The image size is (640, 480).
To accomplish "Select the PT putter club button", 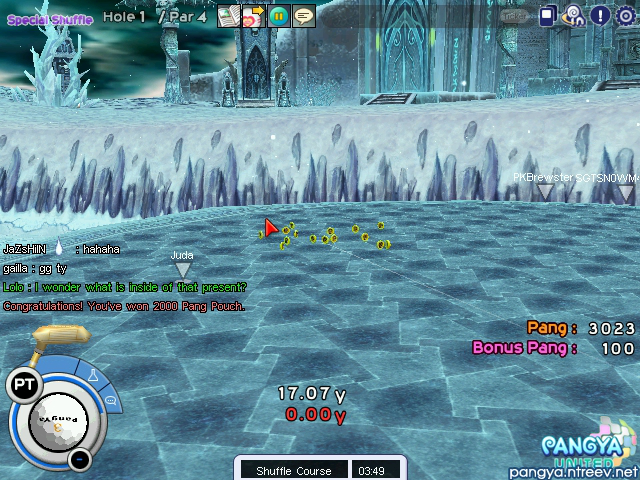I will pos(23,383).
